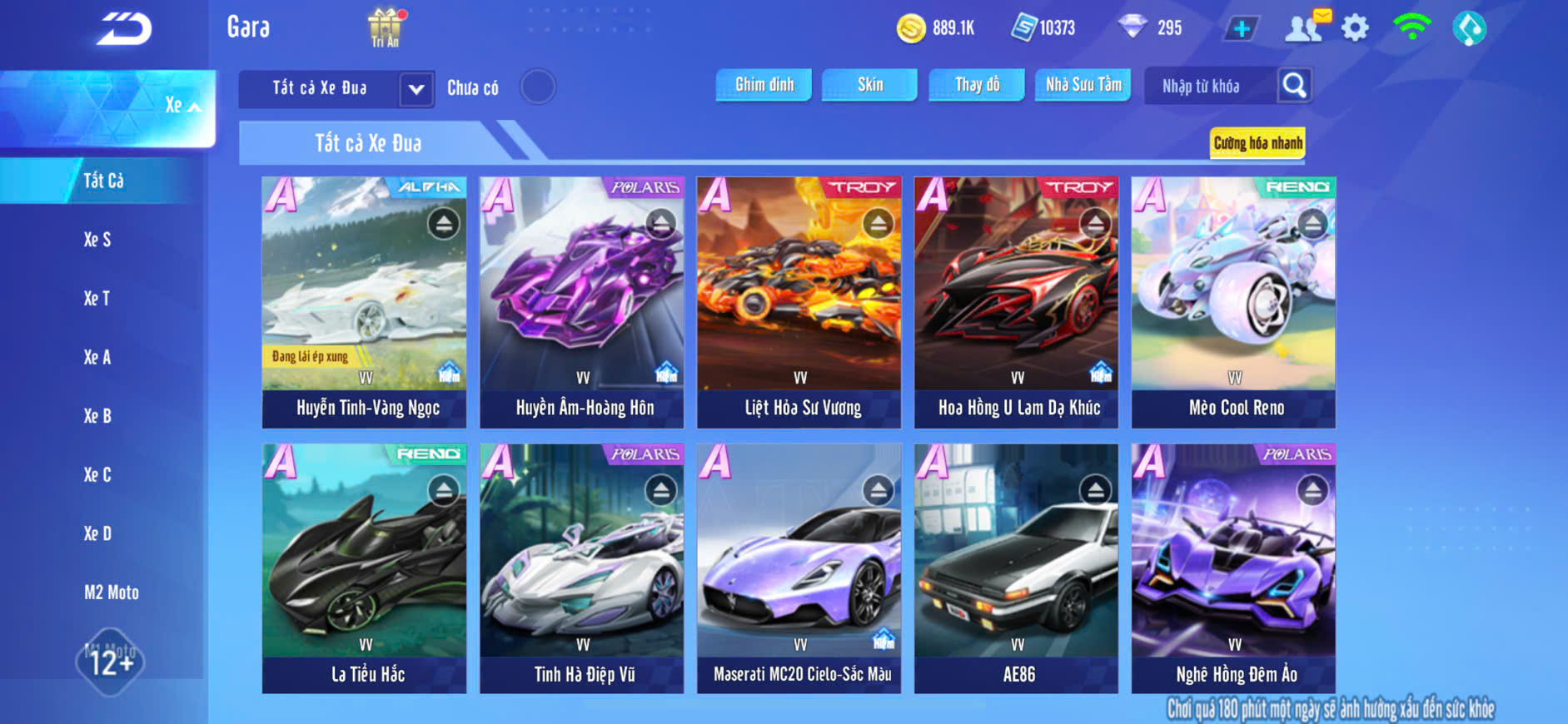Pick the Liệt Hỏa Sư Vương car
Image resolution: width=1568 pixels, height=724 pixels.
(799, 302)
